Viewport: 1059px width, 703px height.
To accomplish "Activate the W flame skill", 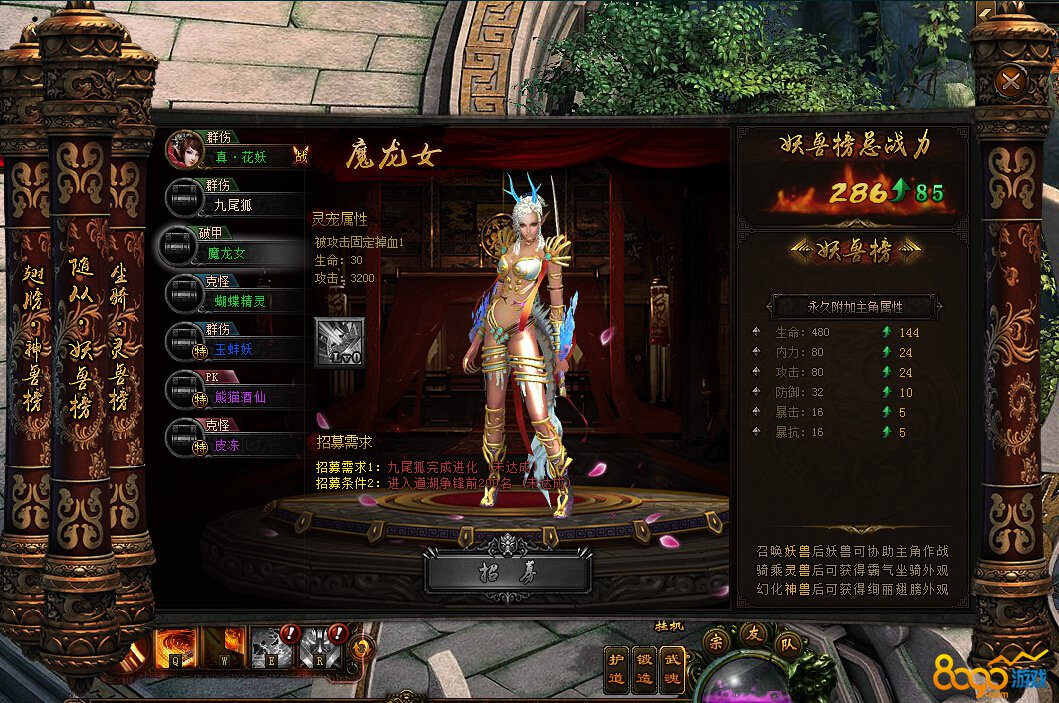I will tap(224, 647).
